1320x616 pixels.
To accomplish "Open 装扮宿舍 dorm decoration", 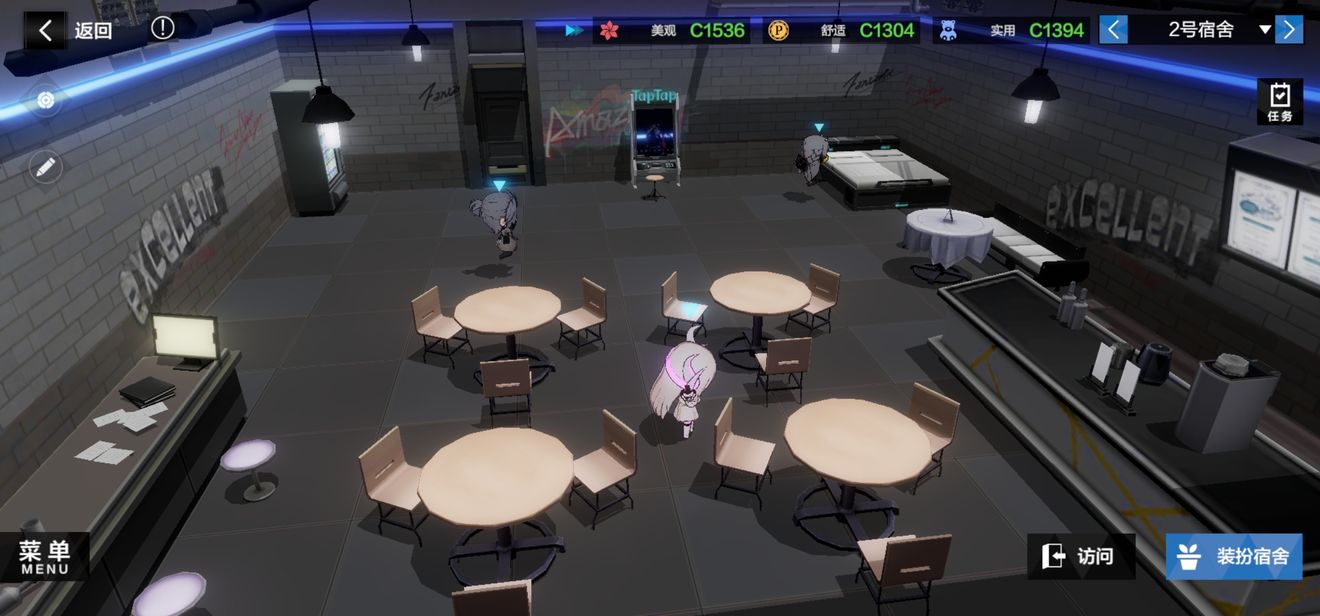I will [1234, 556].
